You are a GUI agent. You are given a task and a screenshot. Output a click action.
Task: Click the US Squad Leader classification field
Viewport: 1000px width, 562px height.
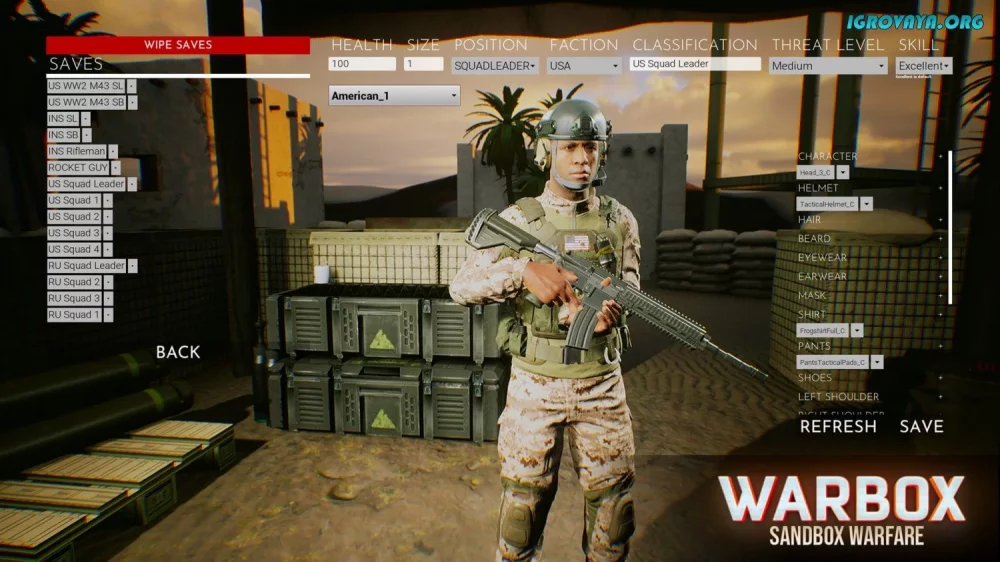click(695, 64)
